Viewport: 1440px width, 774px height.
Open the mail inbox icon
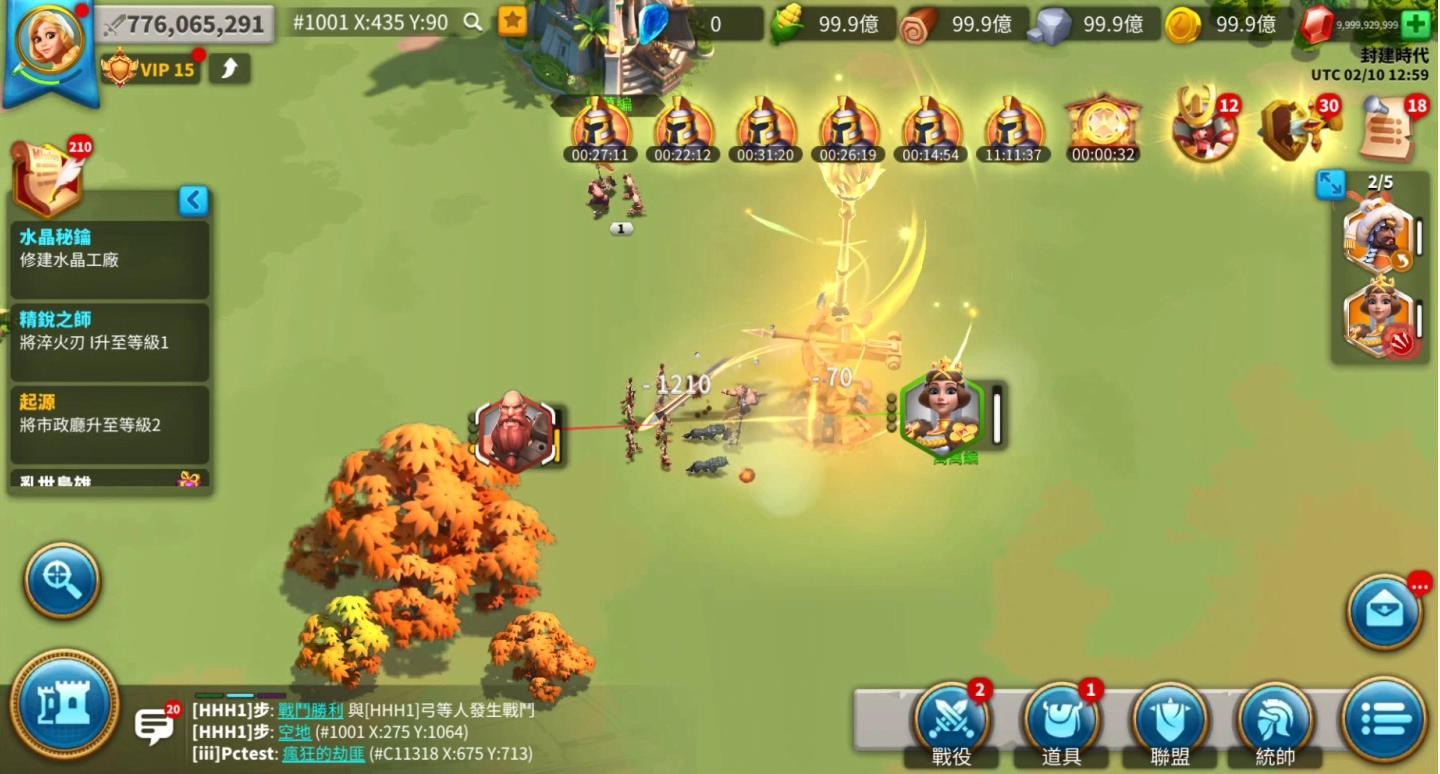(x=1384, y=610)
